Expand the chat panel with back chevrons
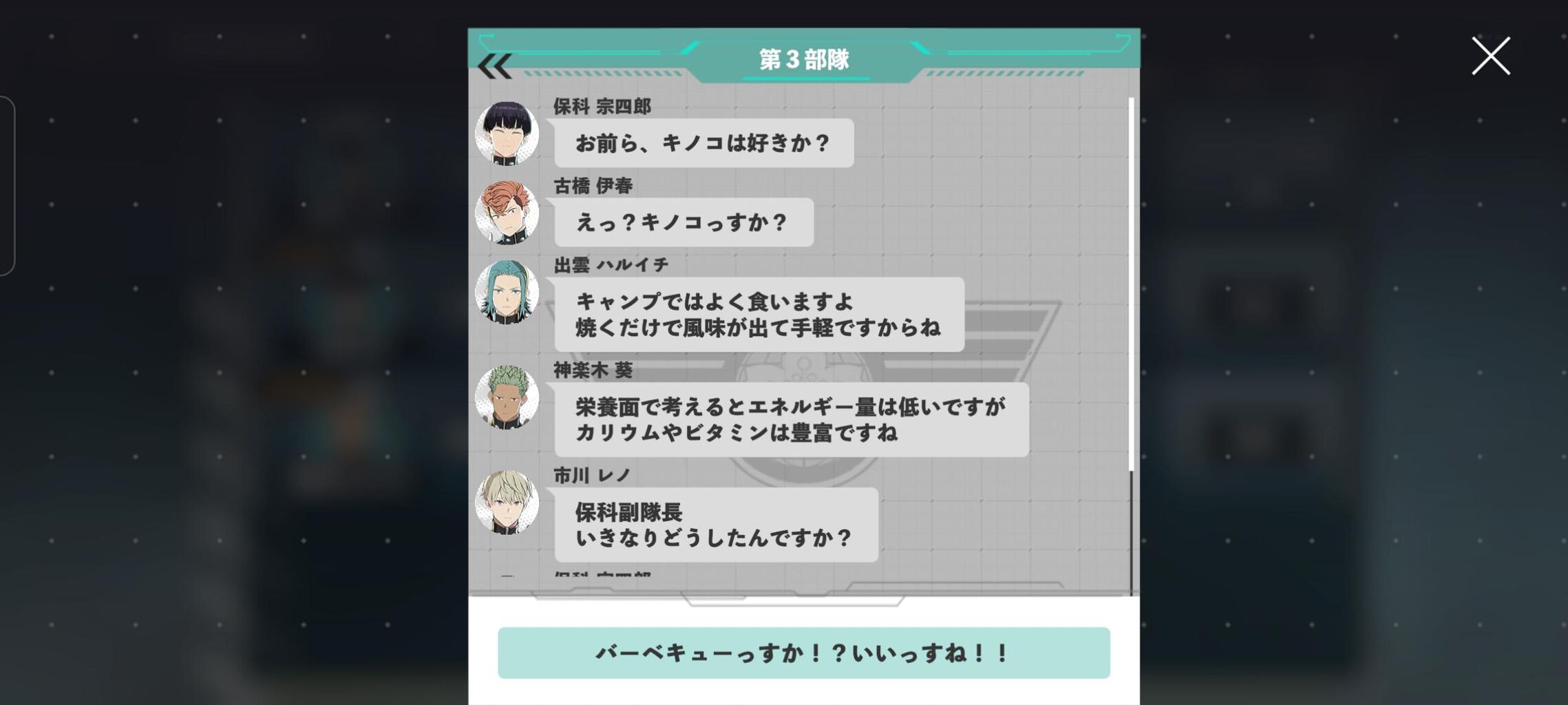The width and height of the screenshot is (1568, 705). [x=494, y=66]
